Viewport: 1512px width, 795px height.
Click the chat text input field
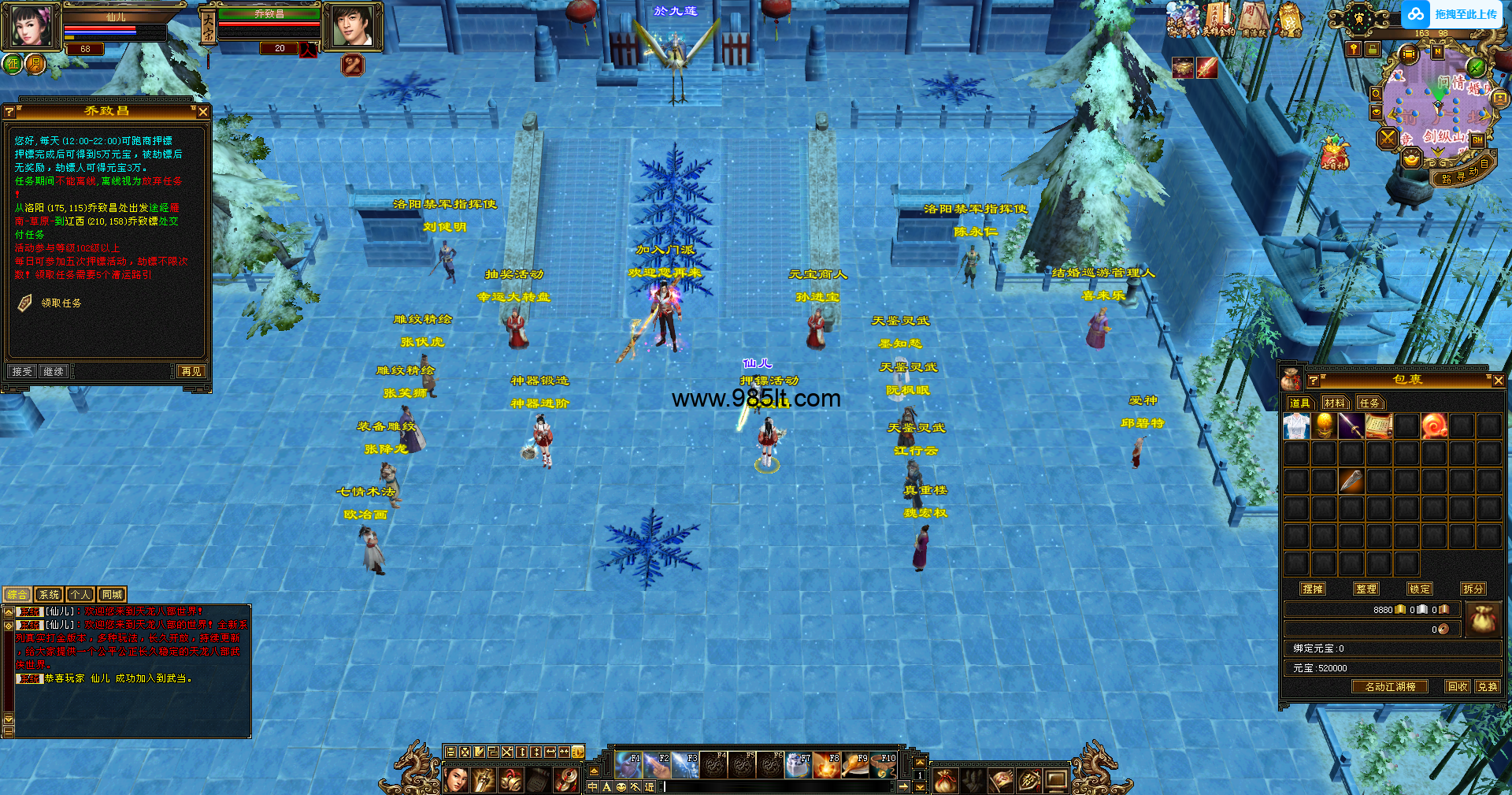click(x=780, y=786)
